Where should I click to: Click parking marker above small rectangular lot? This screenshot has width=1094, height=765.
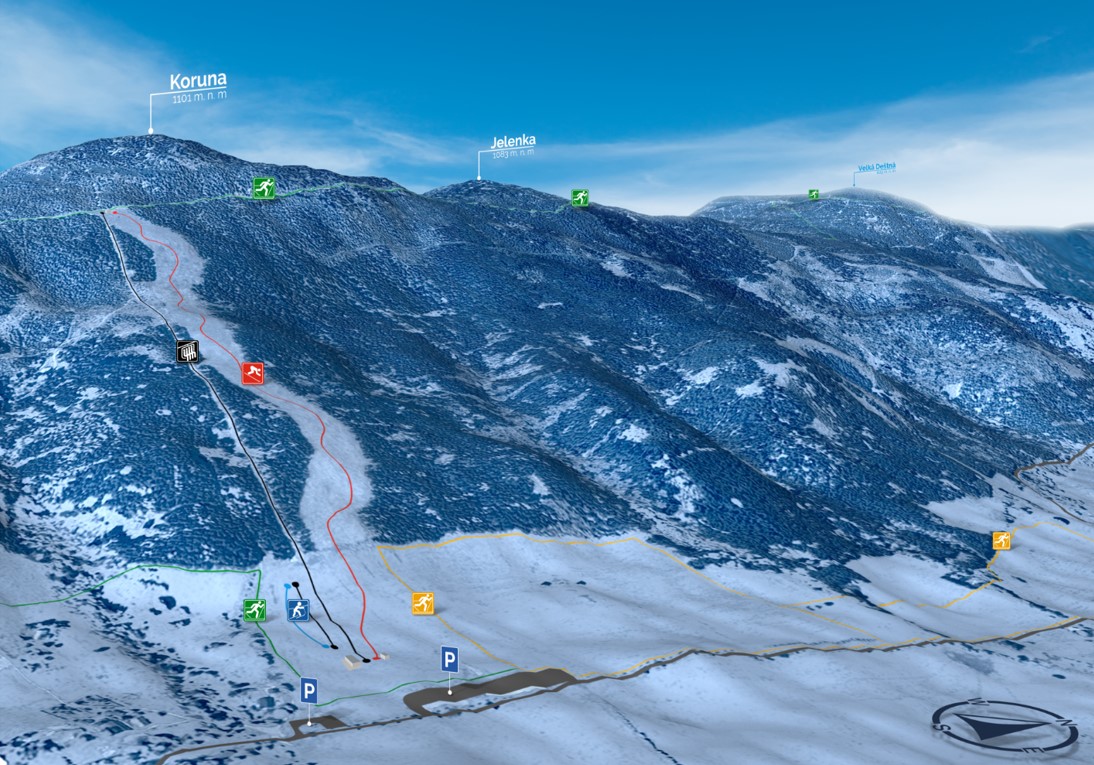[x=309, y=690]
